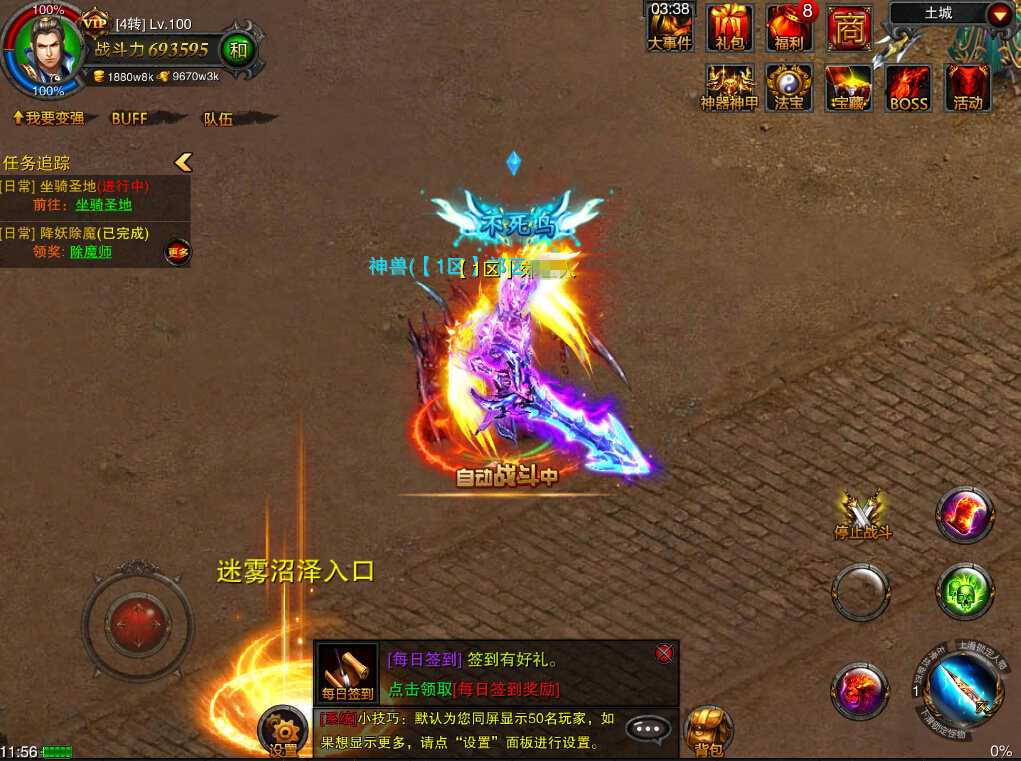Expand the 土城 map dropdown arrow

pyautogui.click(x=999, y=14)
